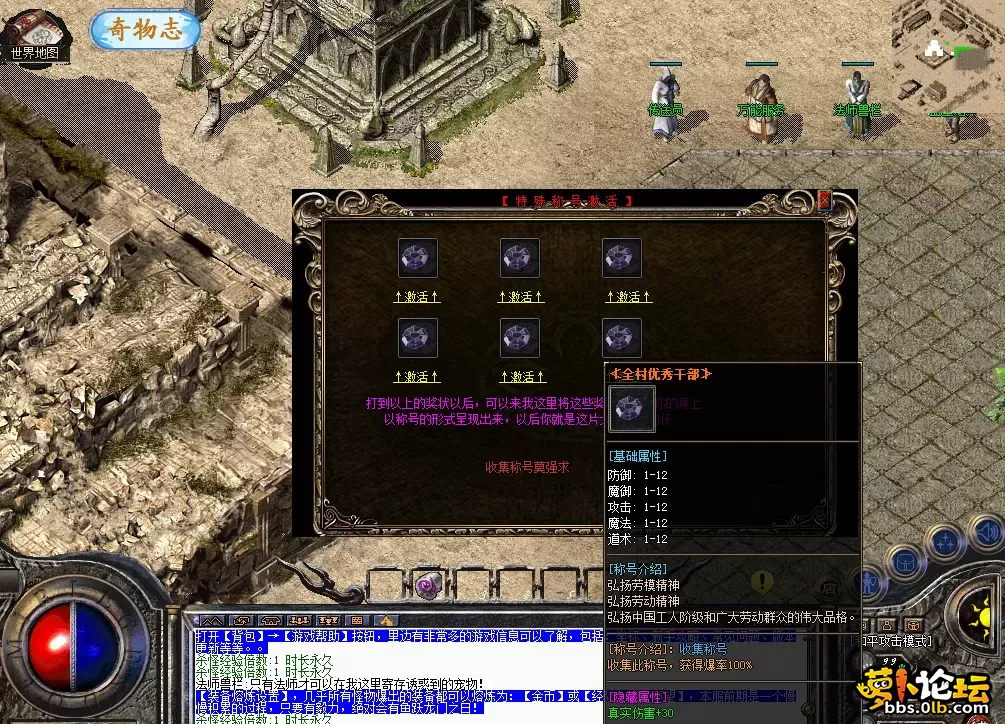Open the 世界地图 world map
Viewport: 1005px width, 724px height.
pos(33,35)
